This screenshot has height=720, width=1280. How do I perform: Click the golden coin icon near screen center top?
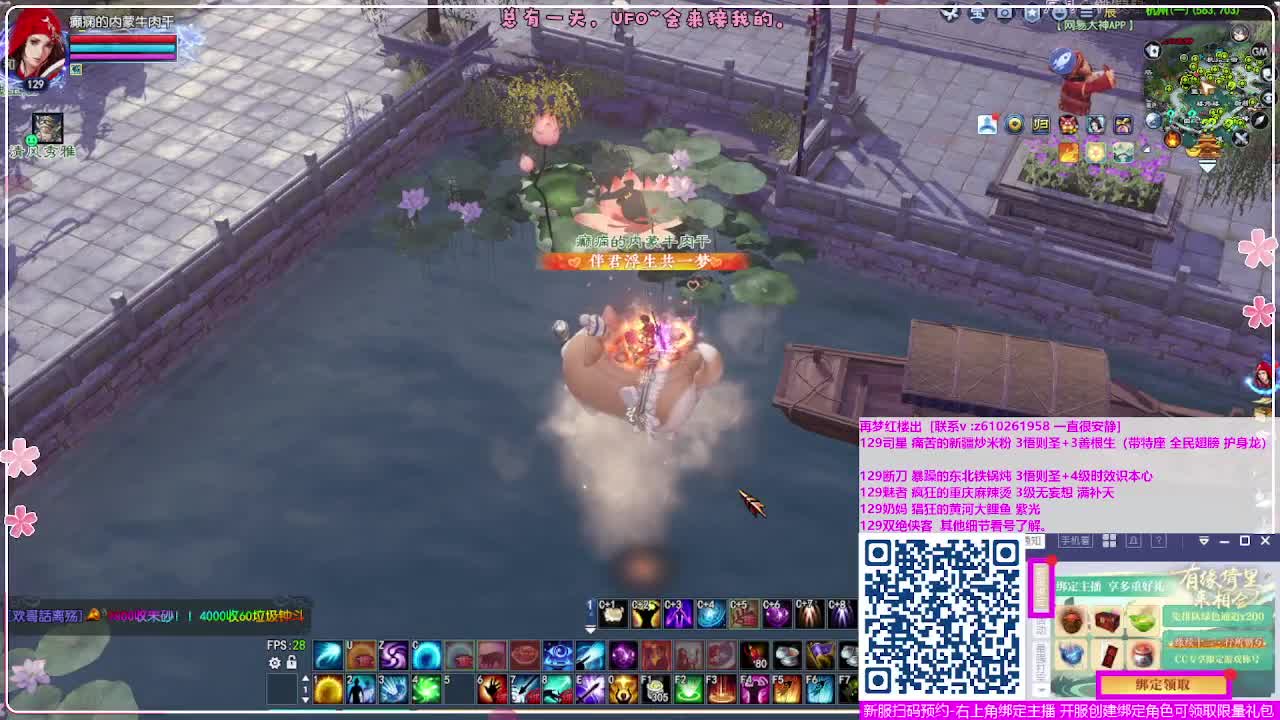click(1015, 124)
